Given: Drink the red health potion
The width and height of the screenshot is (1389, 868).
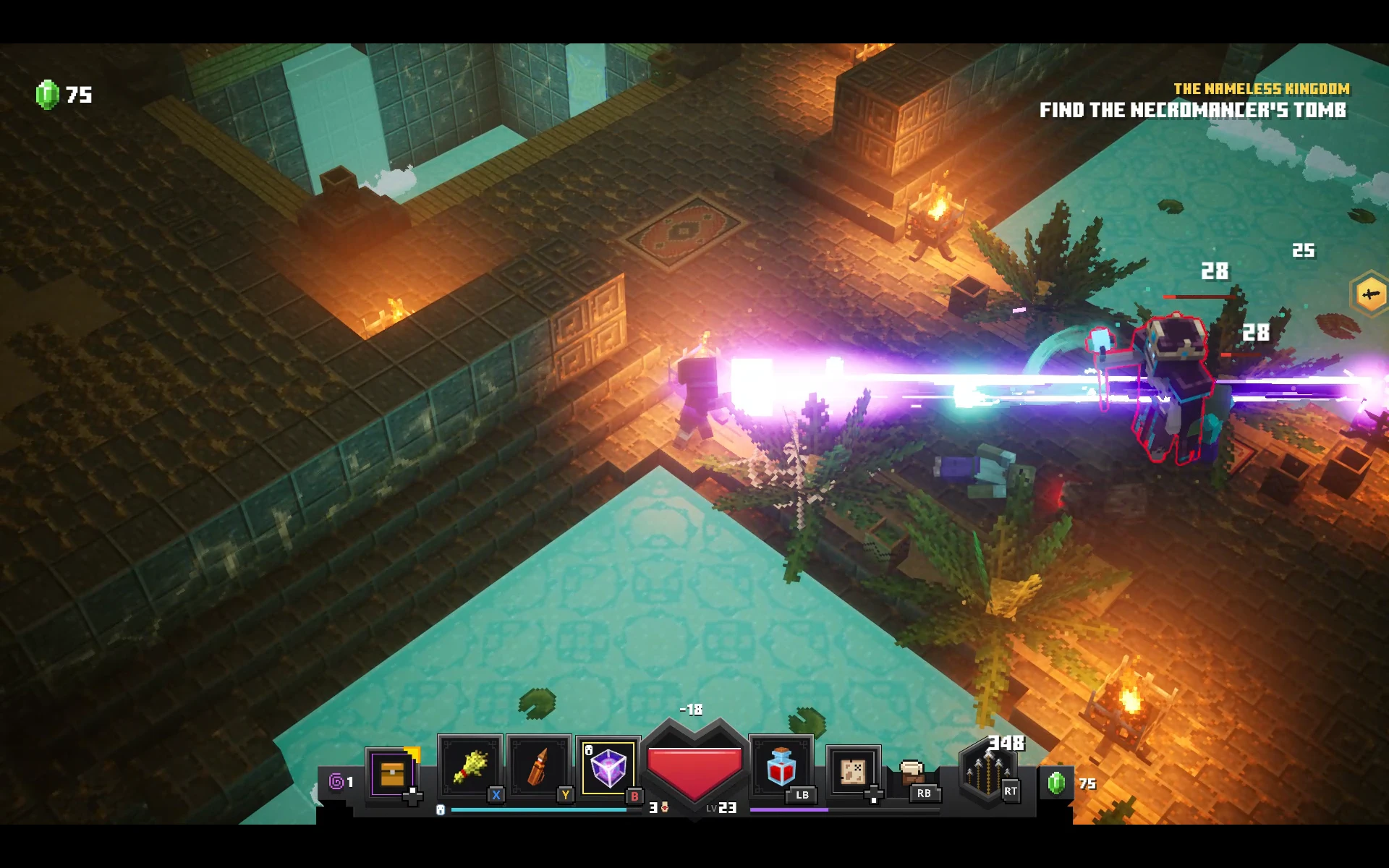Looking at the screenshot, I should tap(781, 768).
